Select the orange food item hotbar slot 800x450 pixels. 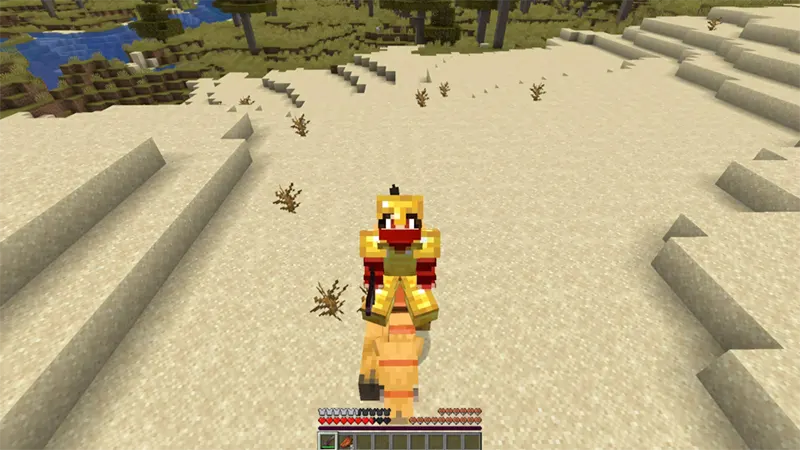click(345, 441)
